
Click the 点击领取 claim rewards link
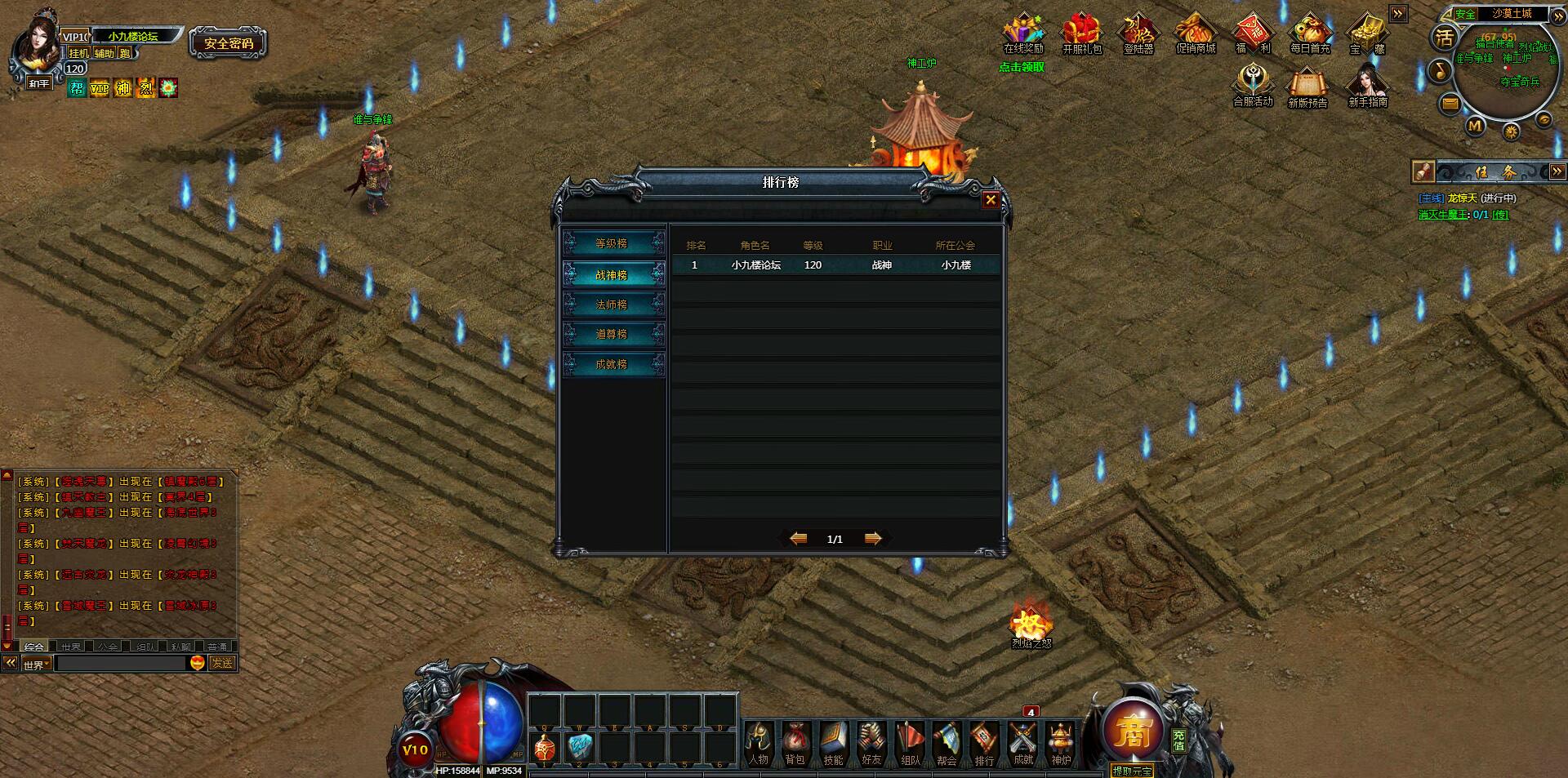click(x=1022, y=67)
